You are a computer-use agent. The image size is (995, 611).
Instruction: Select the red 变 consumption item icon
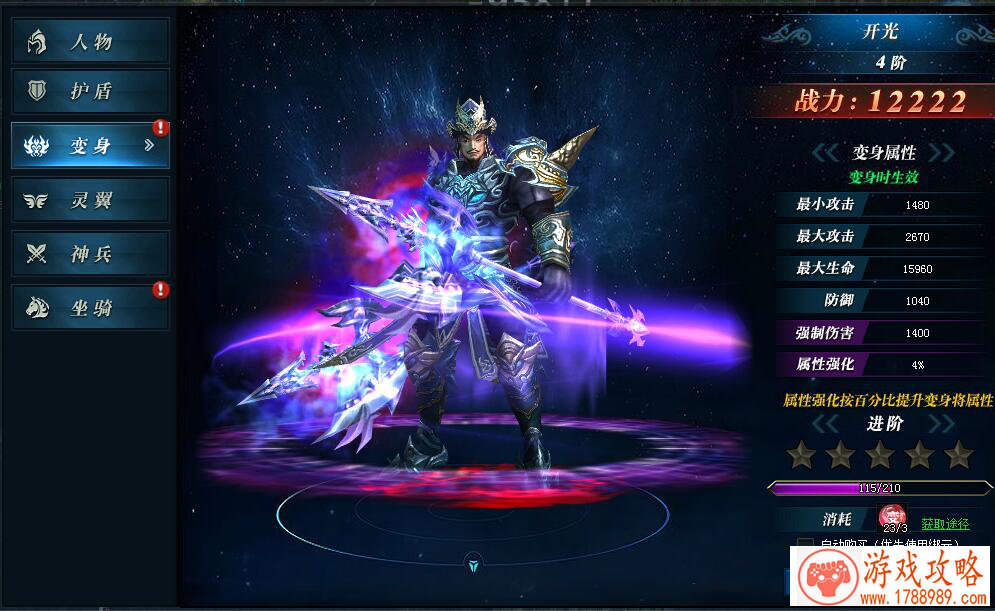point(892,517)
